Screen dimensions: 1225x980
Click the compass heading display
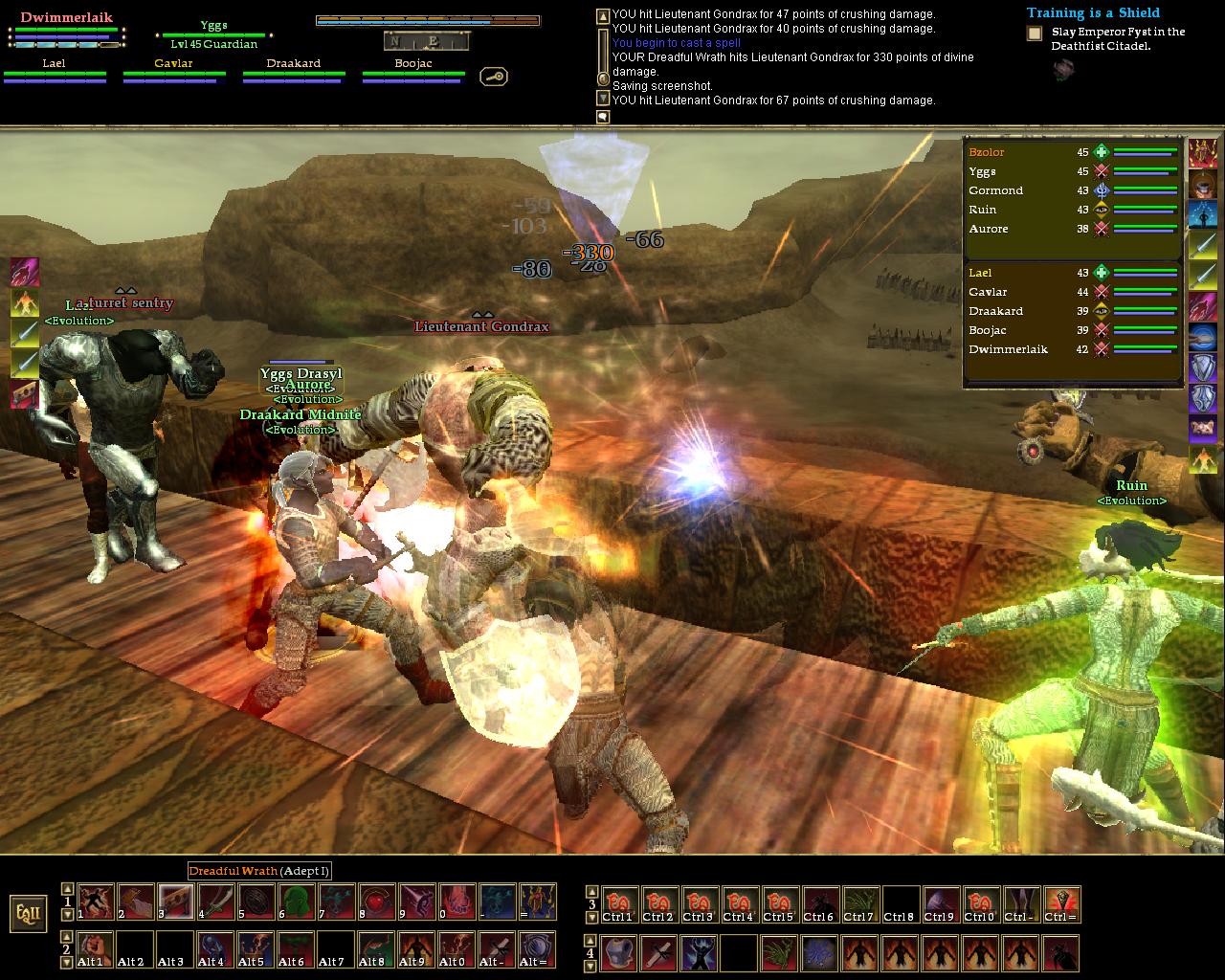pyautogui.click(x=426, y=40)
